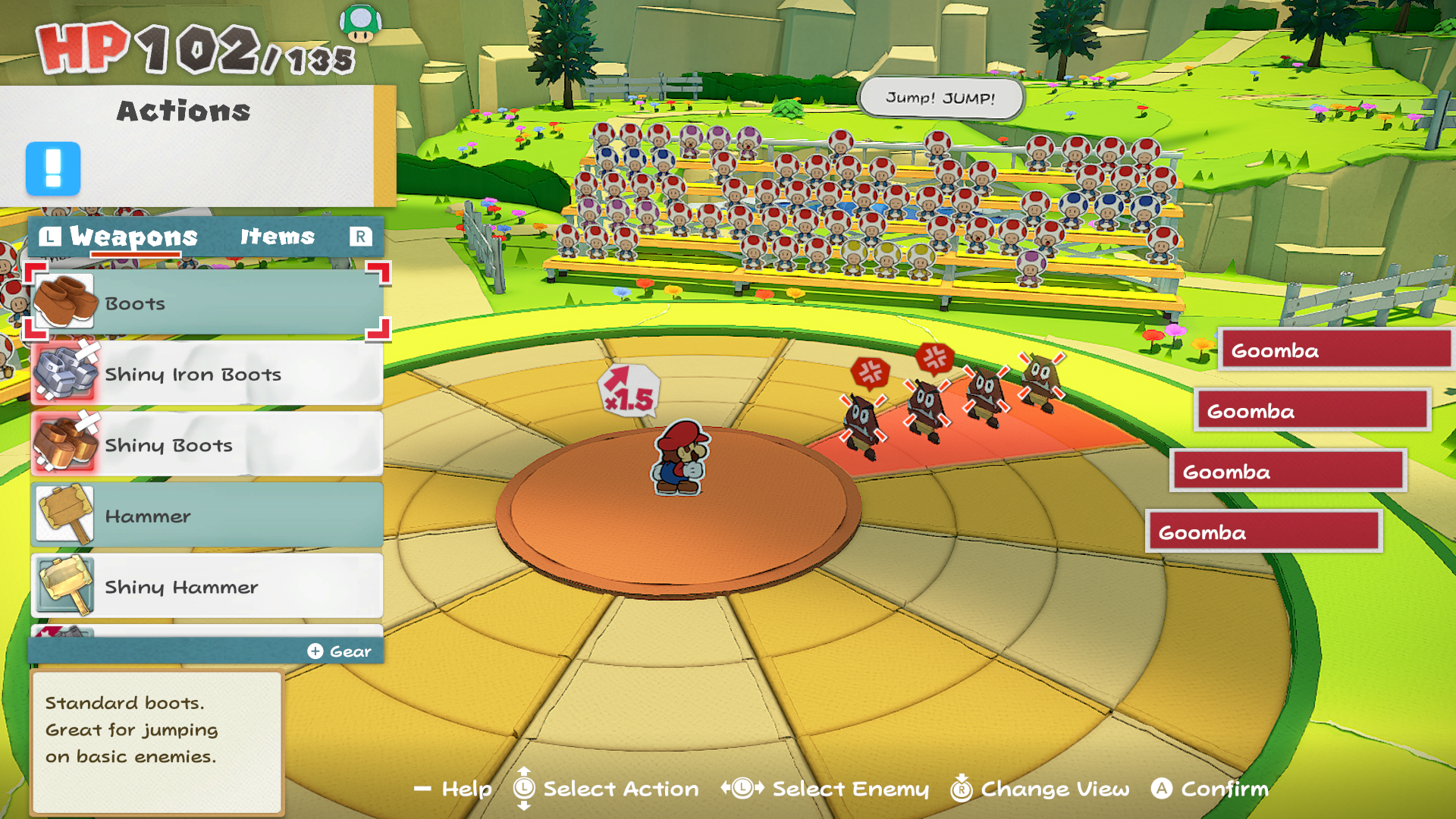Choose the Shiny Hammer weapon
Screen dimensions: 1456x819
tap(207, 587)
